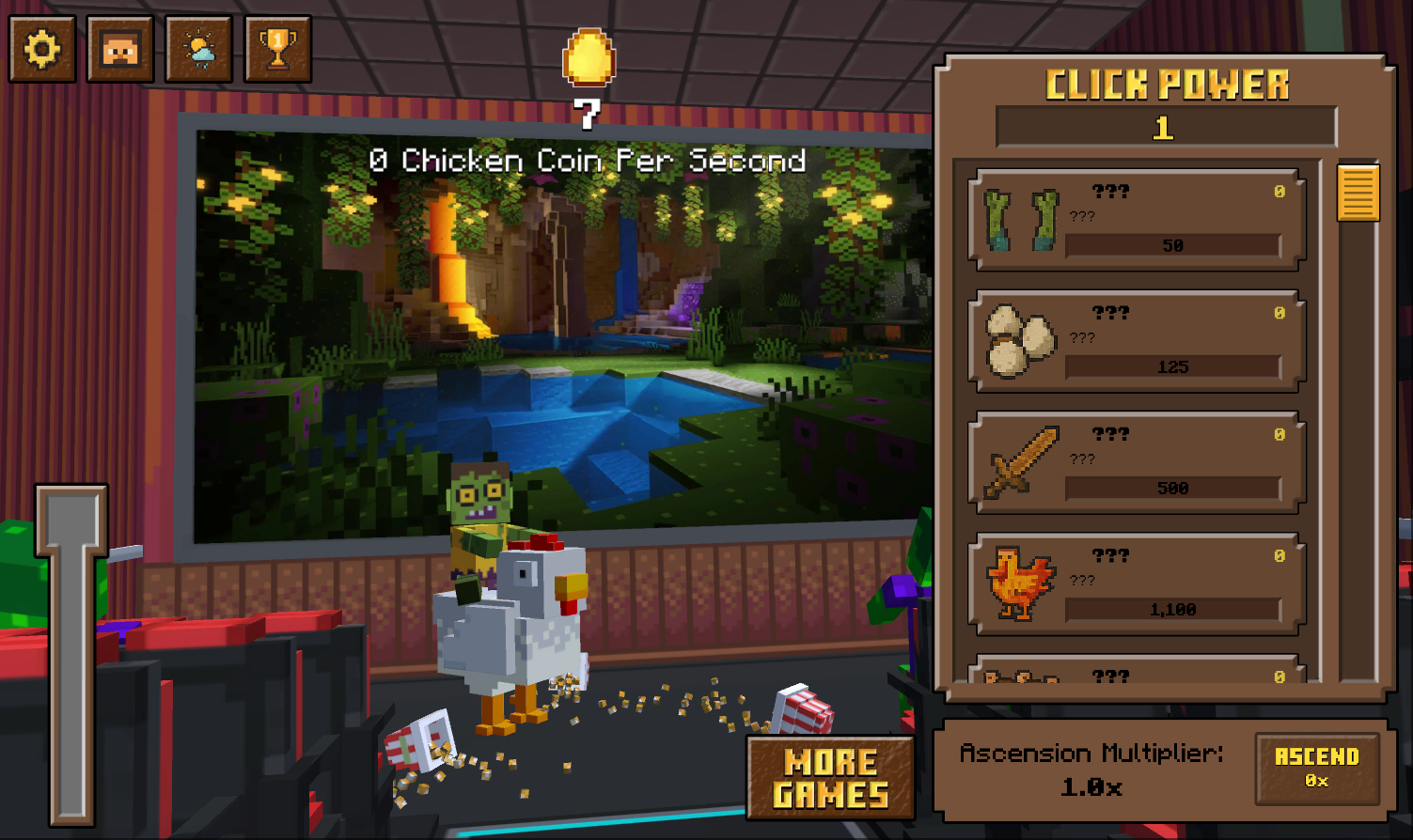Buy the eggs upgrade costing 125

1138,341
